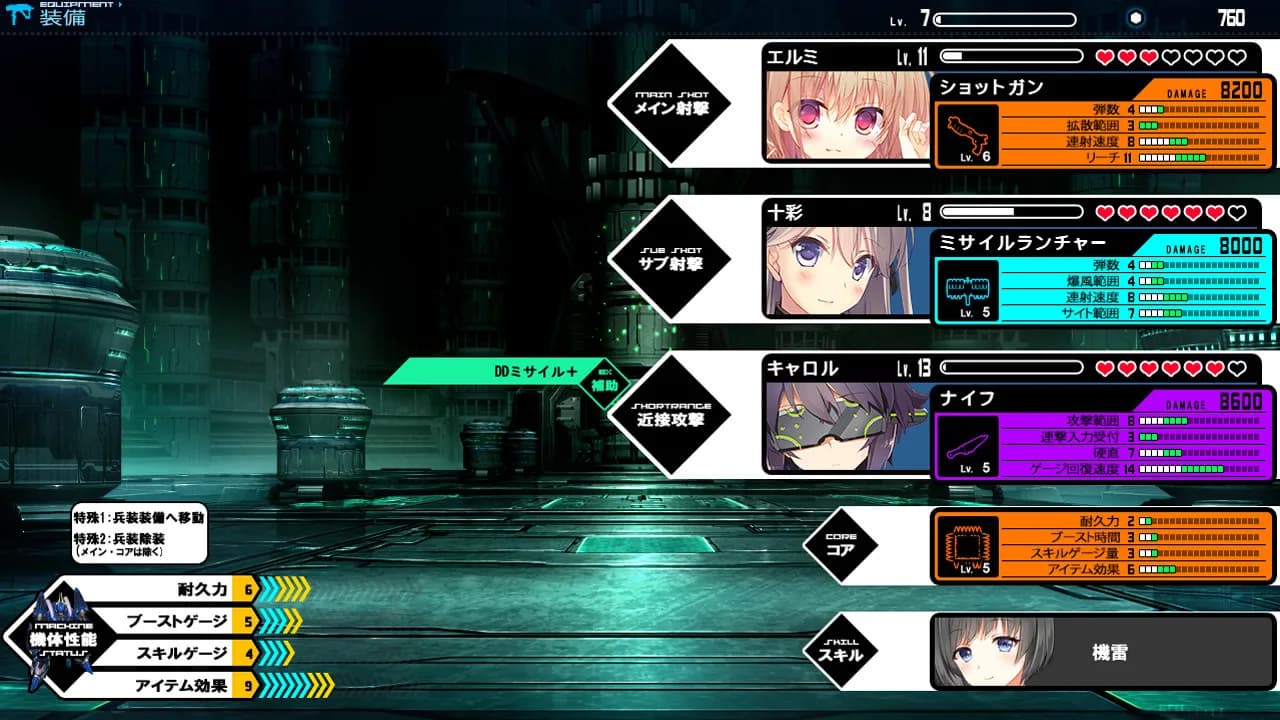Choose the ミサイルランチャー weapon panel
The image size is (1280, 720).
tap(1103, 279)
